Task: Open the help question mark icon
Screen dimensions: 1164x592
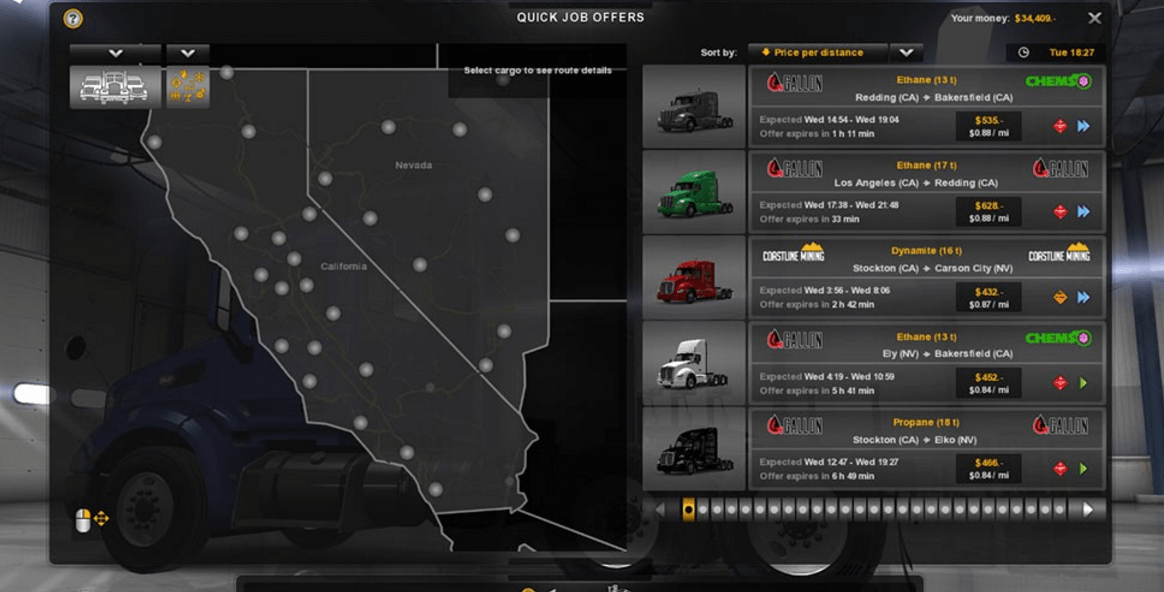Action: 73,19
